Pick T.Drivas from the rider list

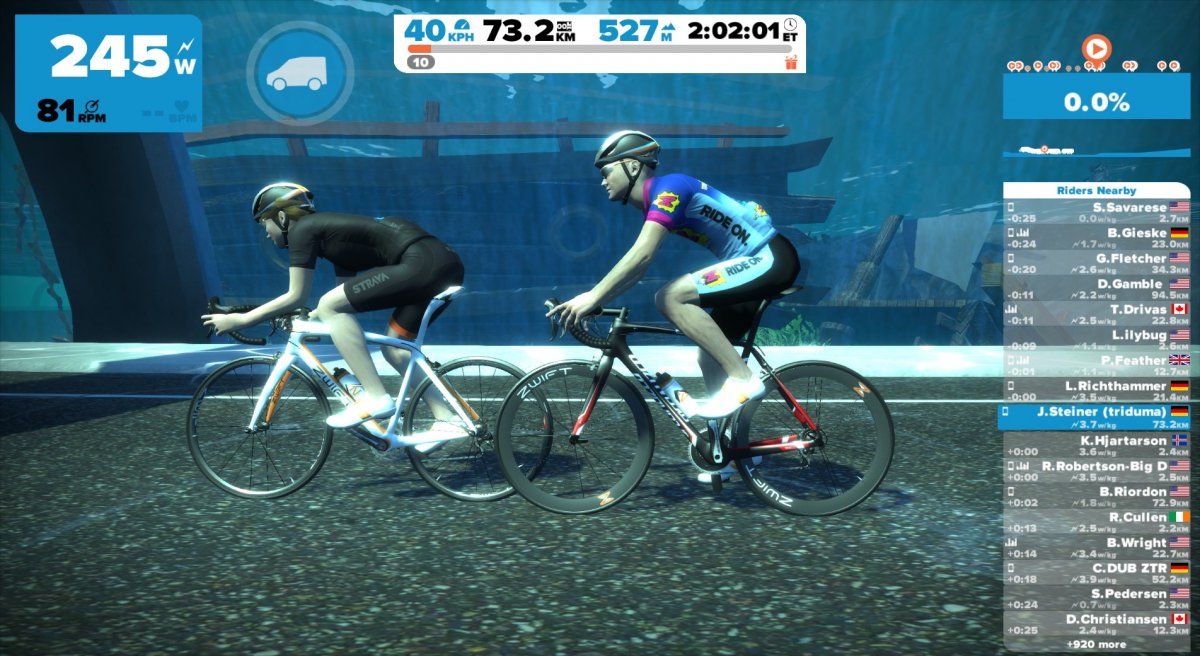(x=1096, y=316)
